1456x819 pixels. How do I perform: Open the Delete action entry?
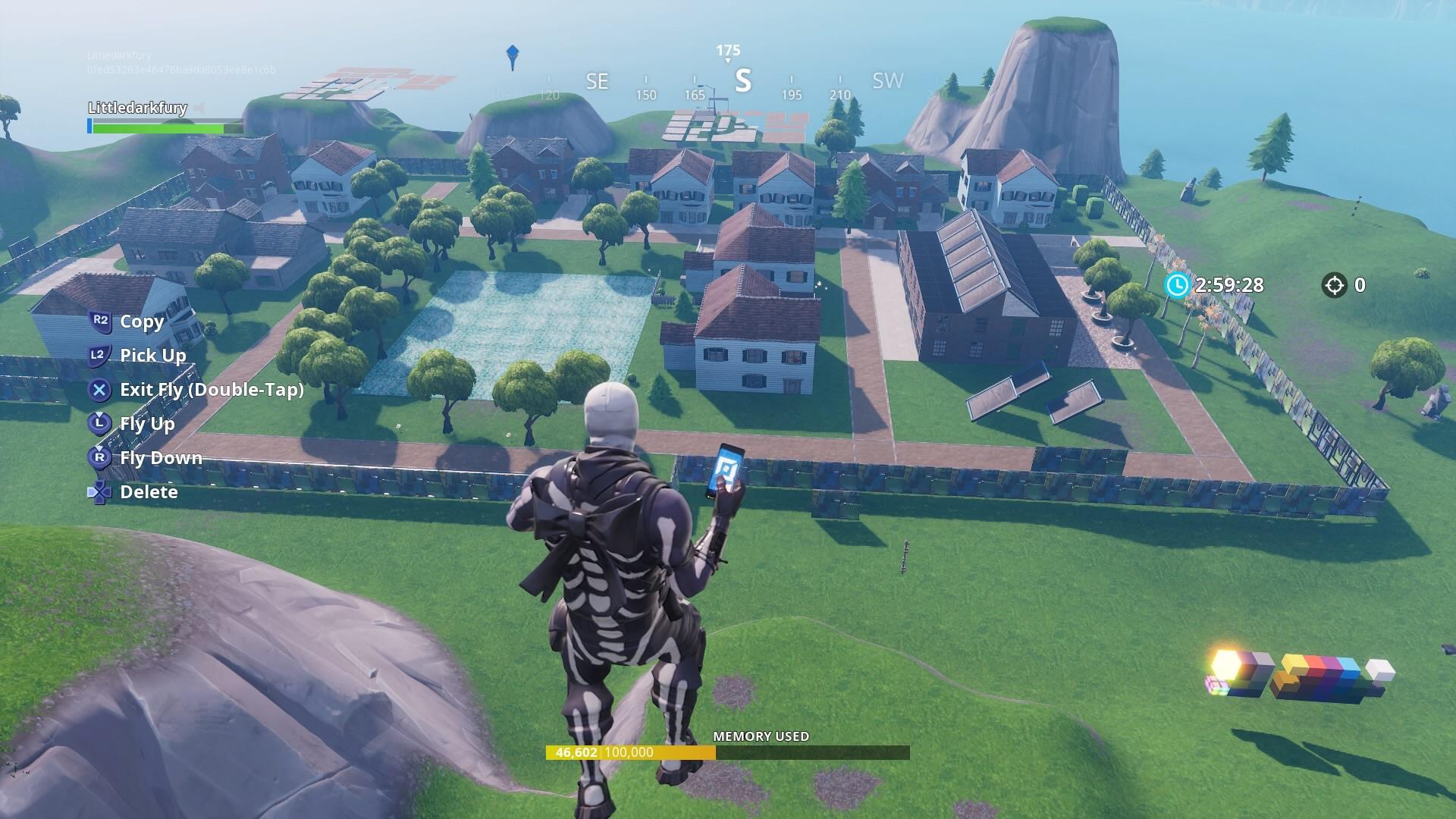[x=149, y=492]
